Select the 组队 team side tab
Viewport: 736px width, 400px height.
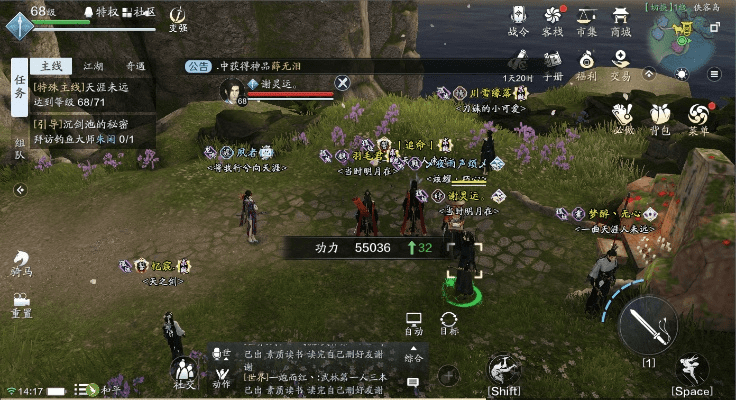(x=19, y=148)
